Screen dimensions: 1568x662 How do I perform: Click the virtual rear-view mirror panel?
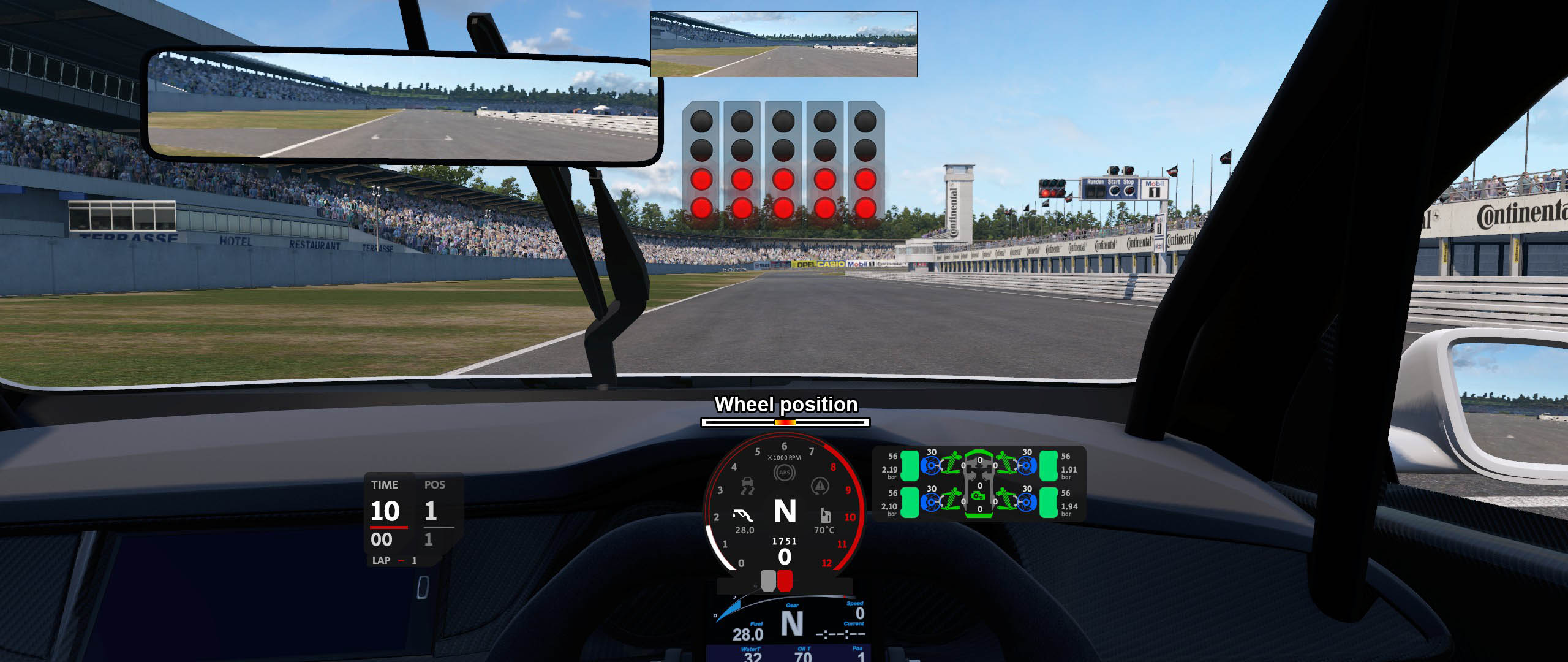[783, 44]
